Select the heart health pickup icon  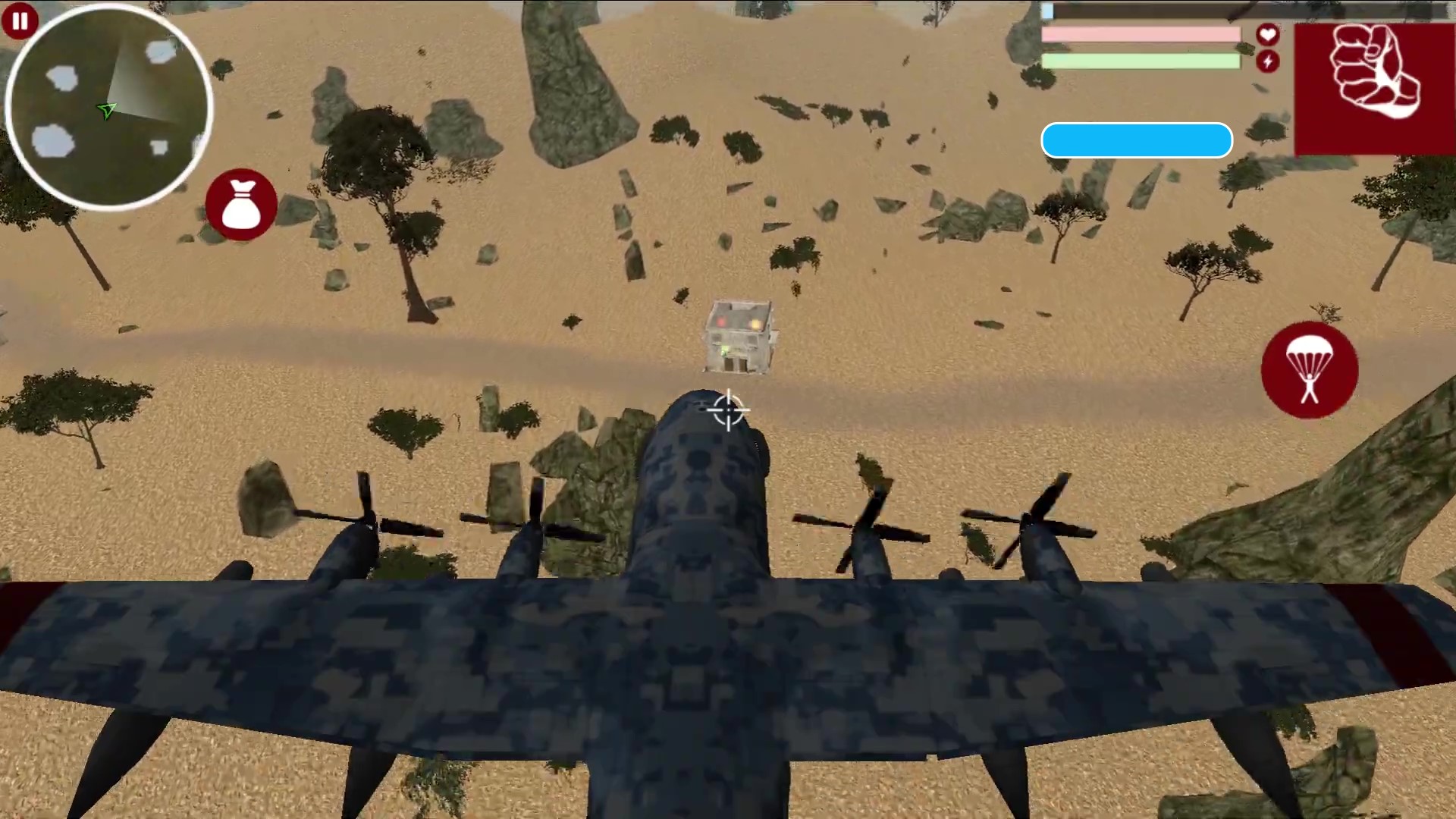pos(1266,34)
